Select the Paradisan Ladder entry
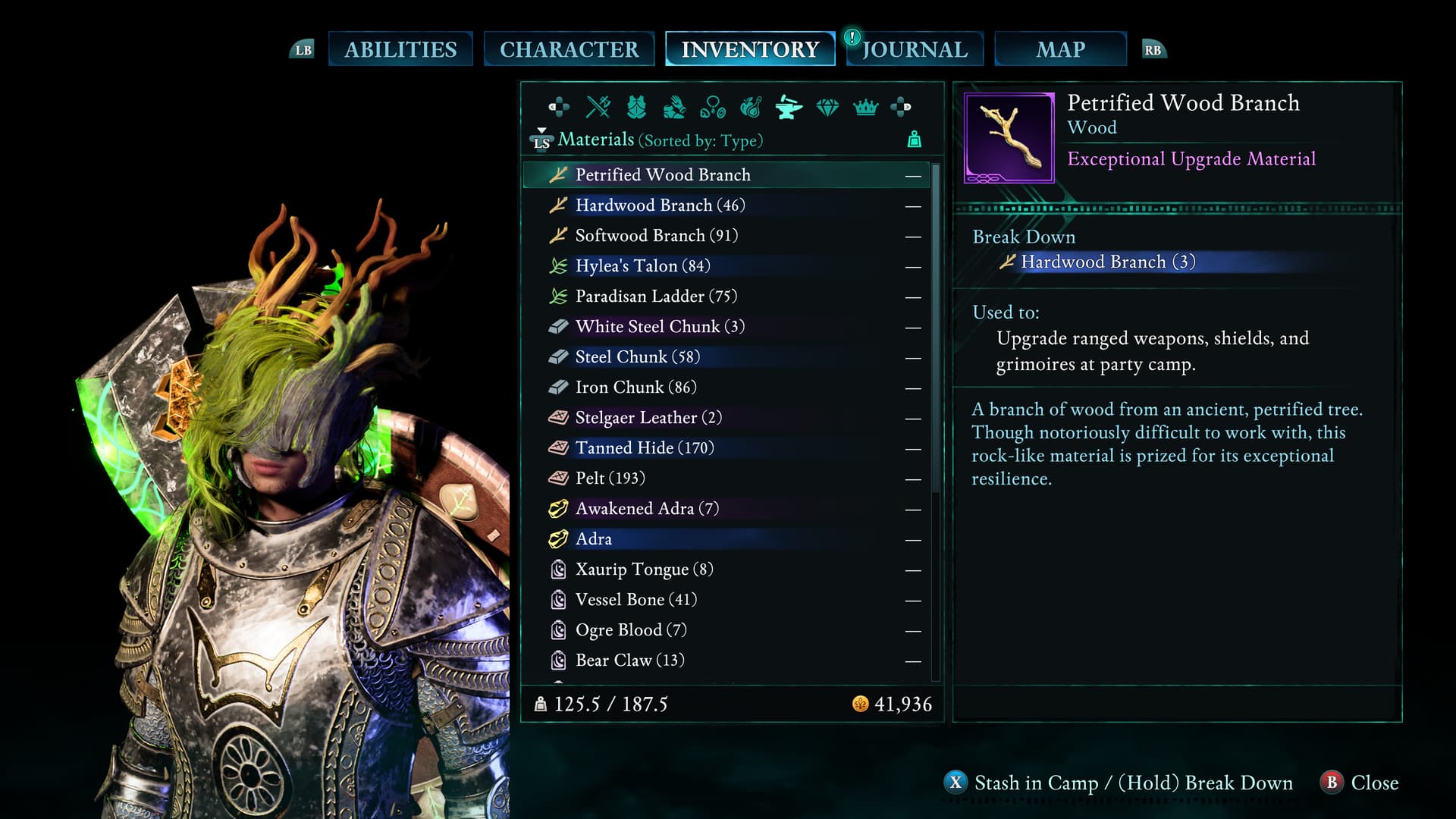Screen dimensions: 1456x819 point(656,297)
